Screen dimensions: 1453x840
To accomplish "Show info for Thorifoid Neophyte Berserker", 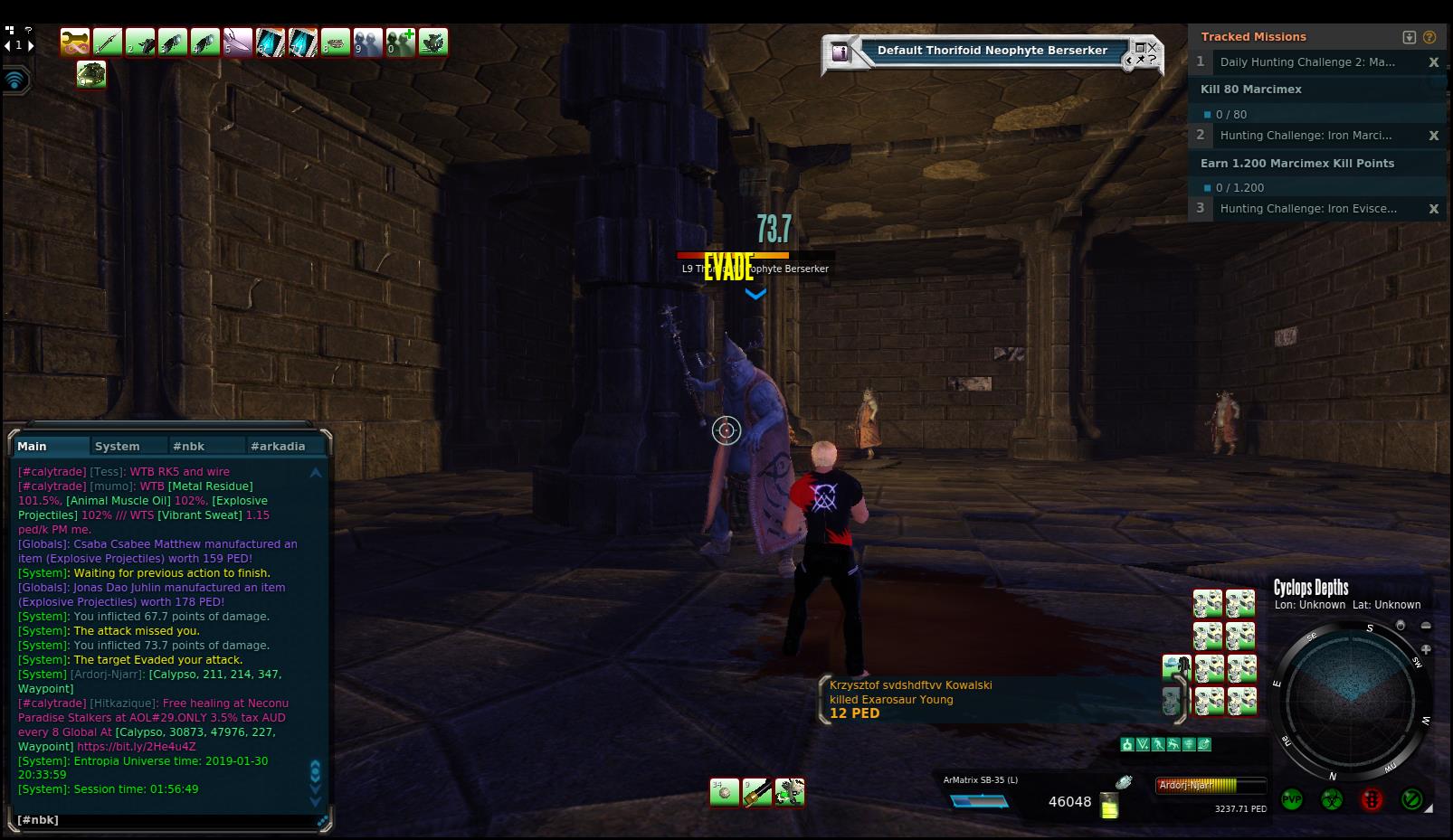I will [840, 52].
